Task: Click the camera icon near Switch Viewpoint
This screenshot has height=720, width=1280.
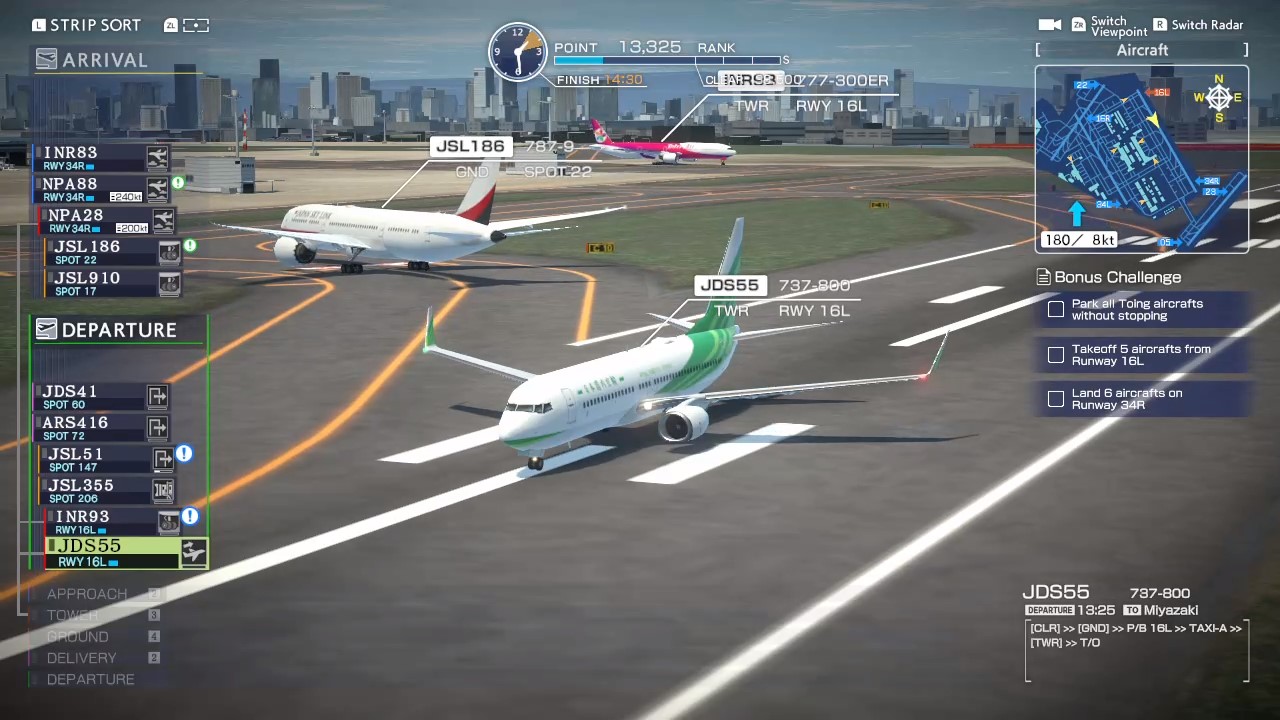Action: tap(1050, 25)
